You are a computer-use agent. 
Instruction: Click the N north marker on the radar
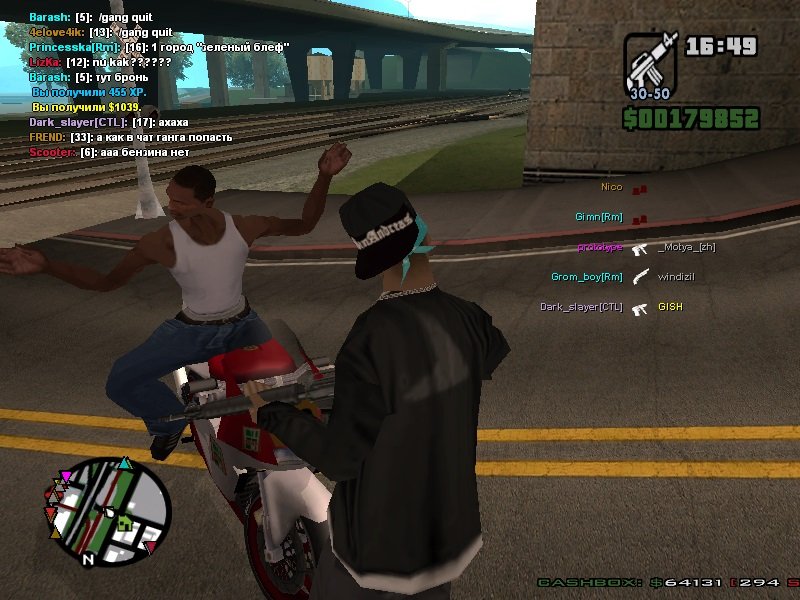tap(88, 559)
